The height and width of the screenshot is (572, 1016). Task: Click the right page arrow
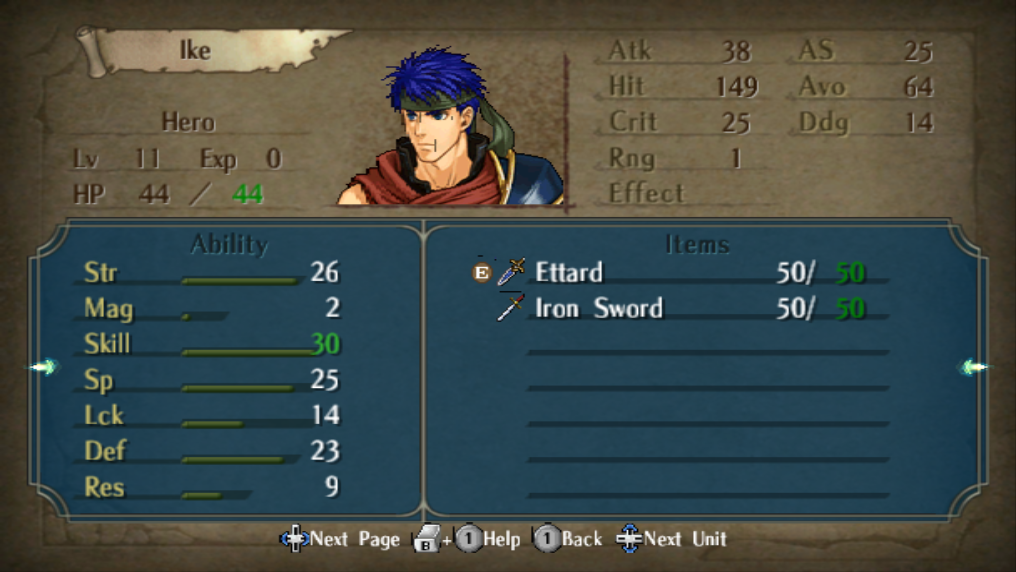(x=973, y=367)
